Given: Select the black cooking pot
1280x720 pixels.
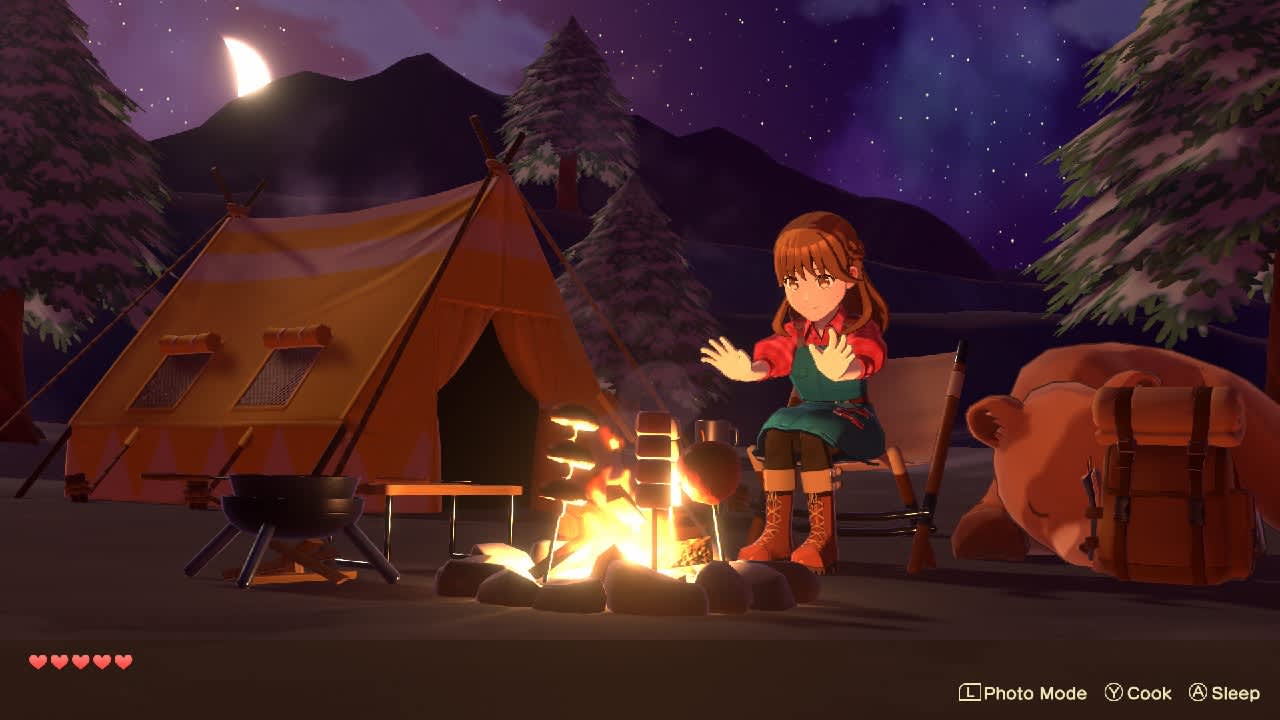Looking at the screenshot, I should (290, 500).
